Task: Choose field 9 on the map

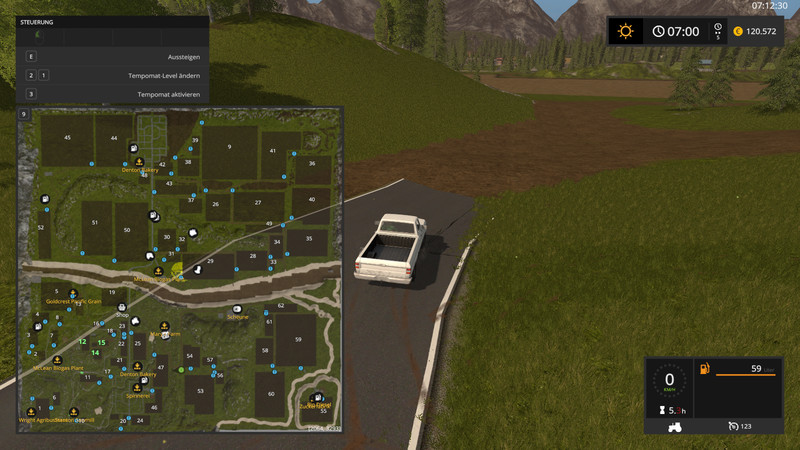Action: point(229,147)
